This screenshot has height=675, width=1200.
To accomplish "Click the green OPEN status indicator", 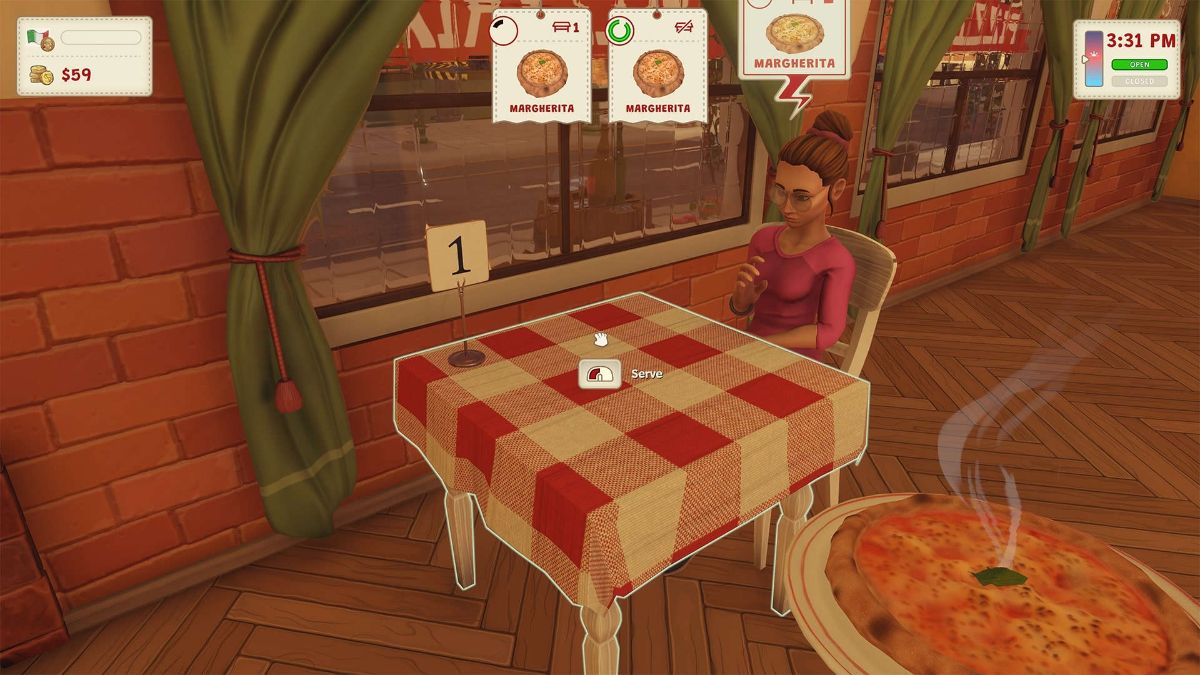I will click(1139, 65).
